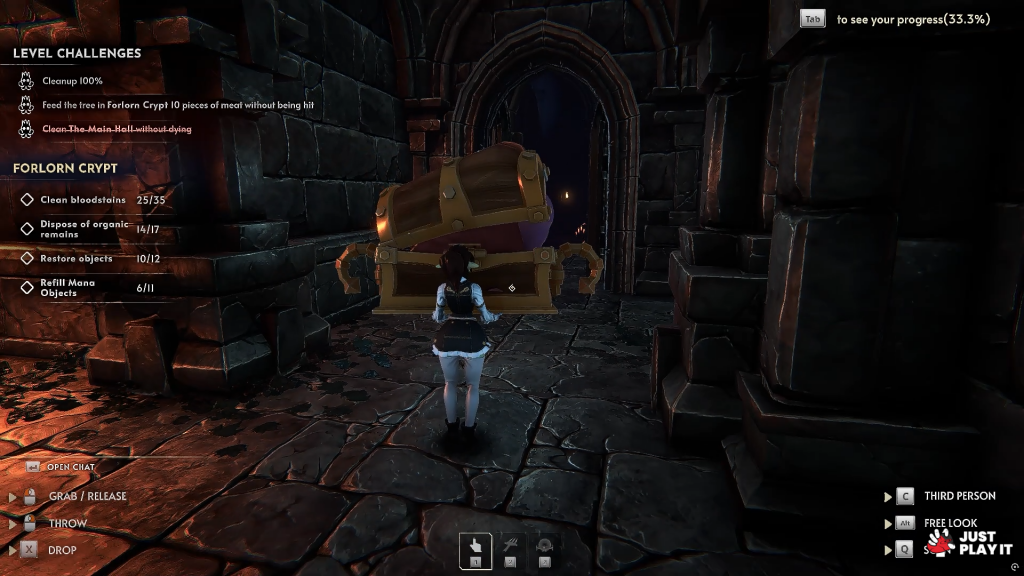Click the Level Challenges heading
This screenshot has width=1024, height=576.
pos(77,54)
